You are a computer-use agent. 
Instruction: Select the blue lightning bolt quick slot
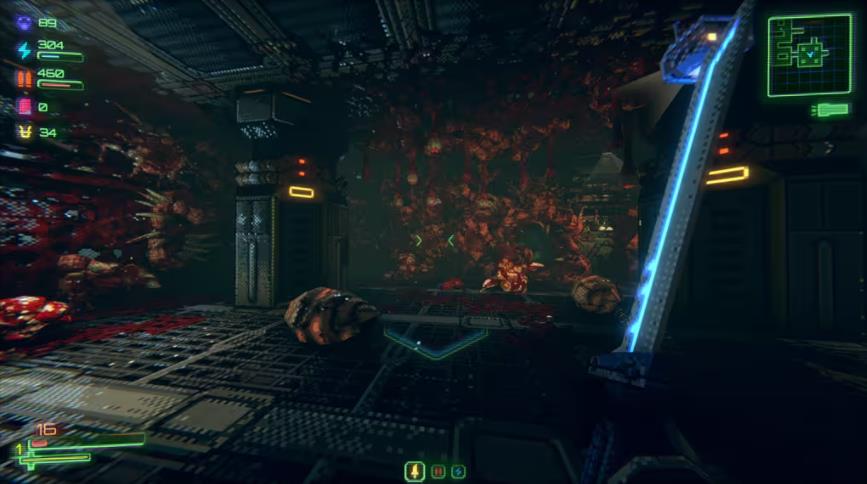[x=458, y=471]
